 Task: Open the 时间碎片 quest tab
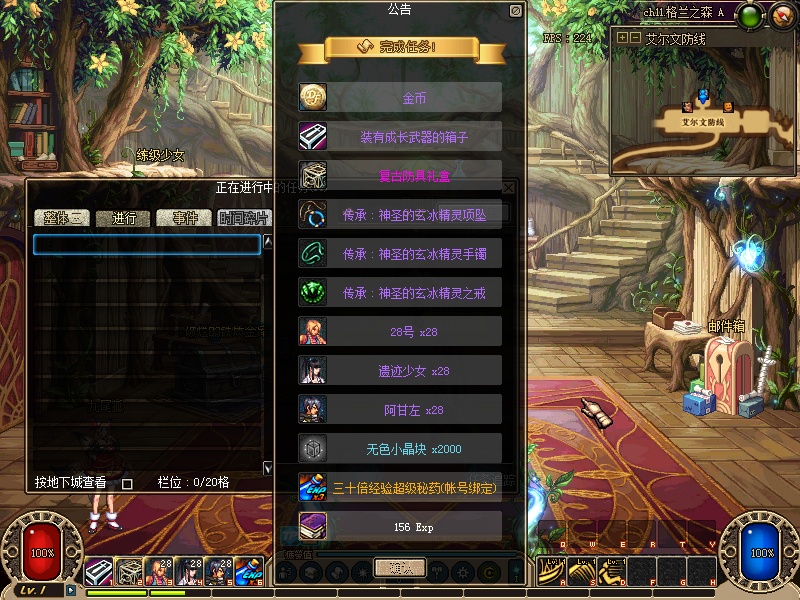243,218
